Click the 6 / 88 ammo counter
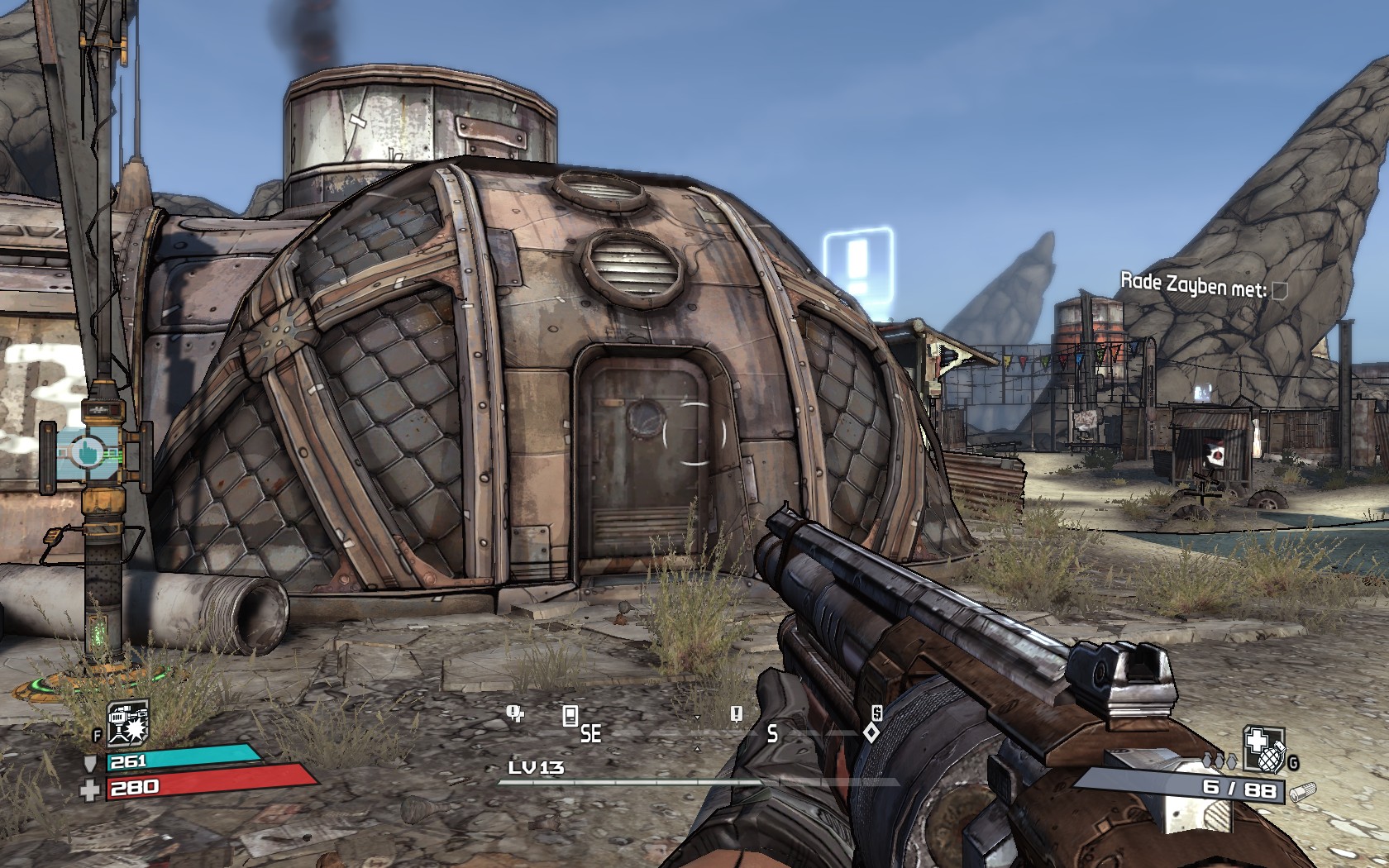1389x868 pixels. pyautogui.click(x=1239, y=789)
